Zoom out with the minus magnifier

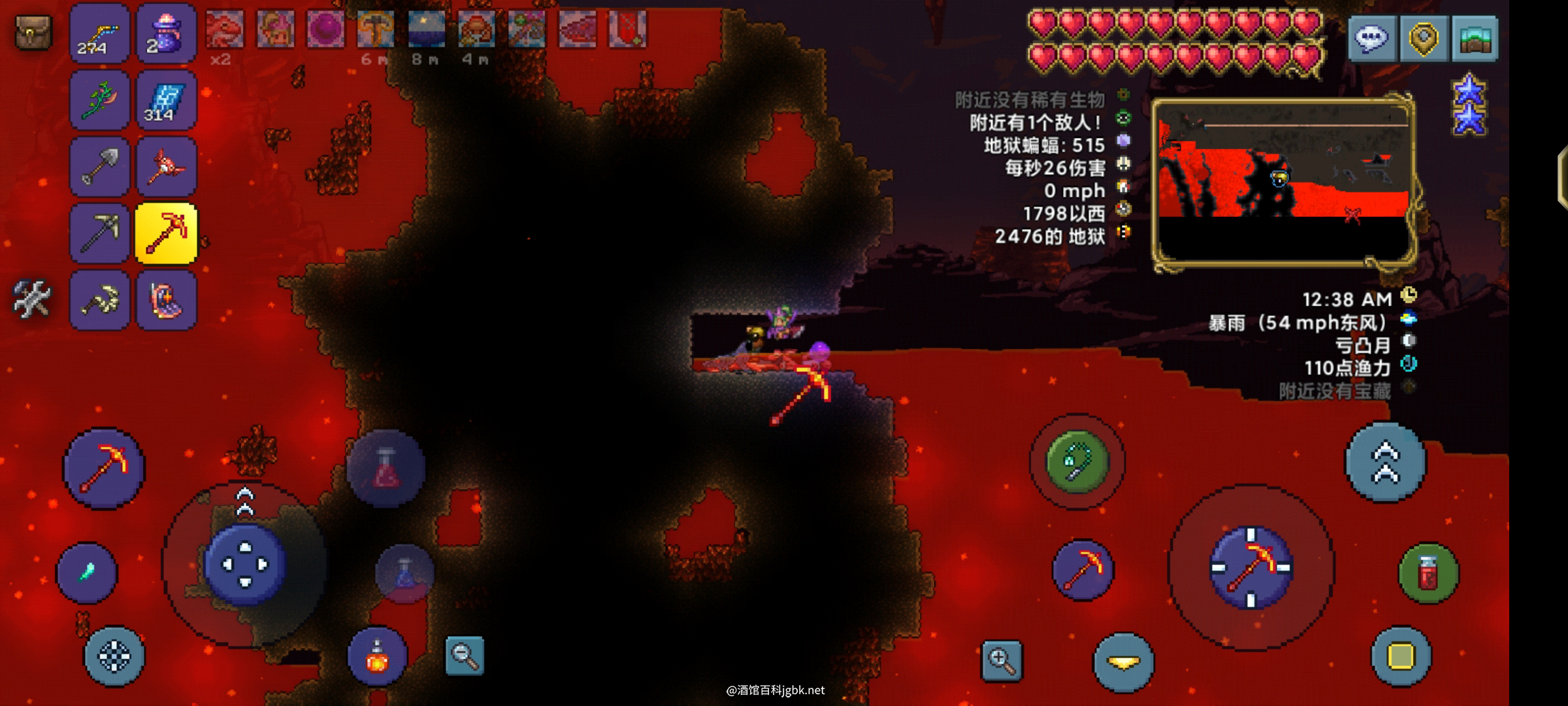point(465,655)
